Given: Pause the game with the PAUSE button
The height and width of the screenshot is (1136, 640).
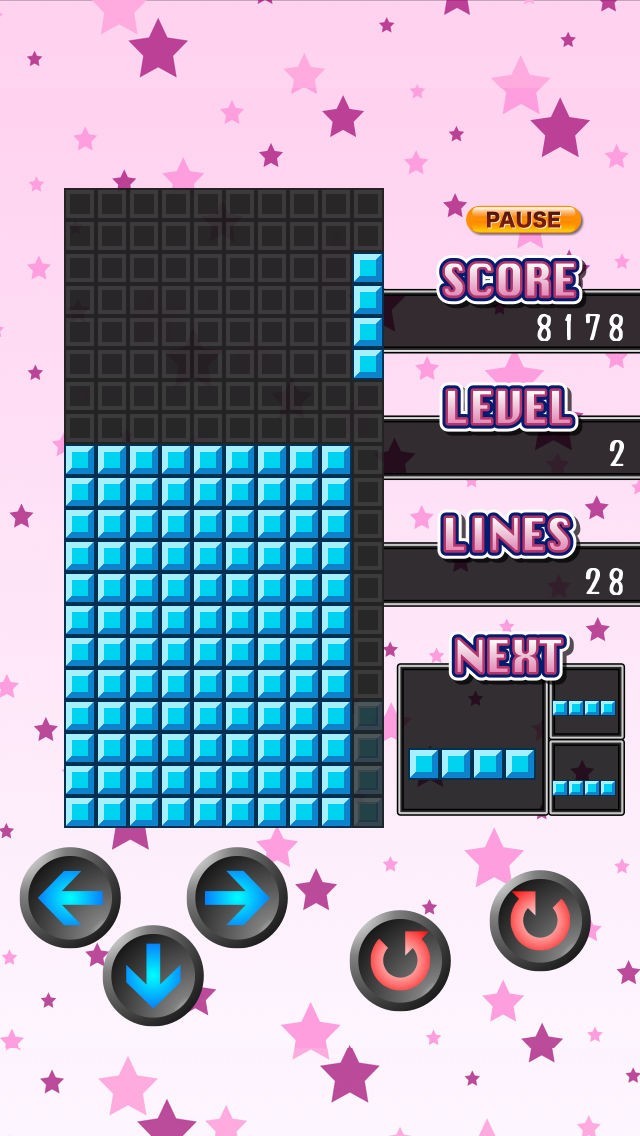Looking at the screenshot, I should coord(523,220).
